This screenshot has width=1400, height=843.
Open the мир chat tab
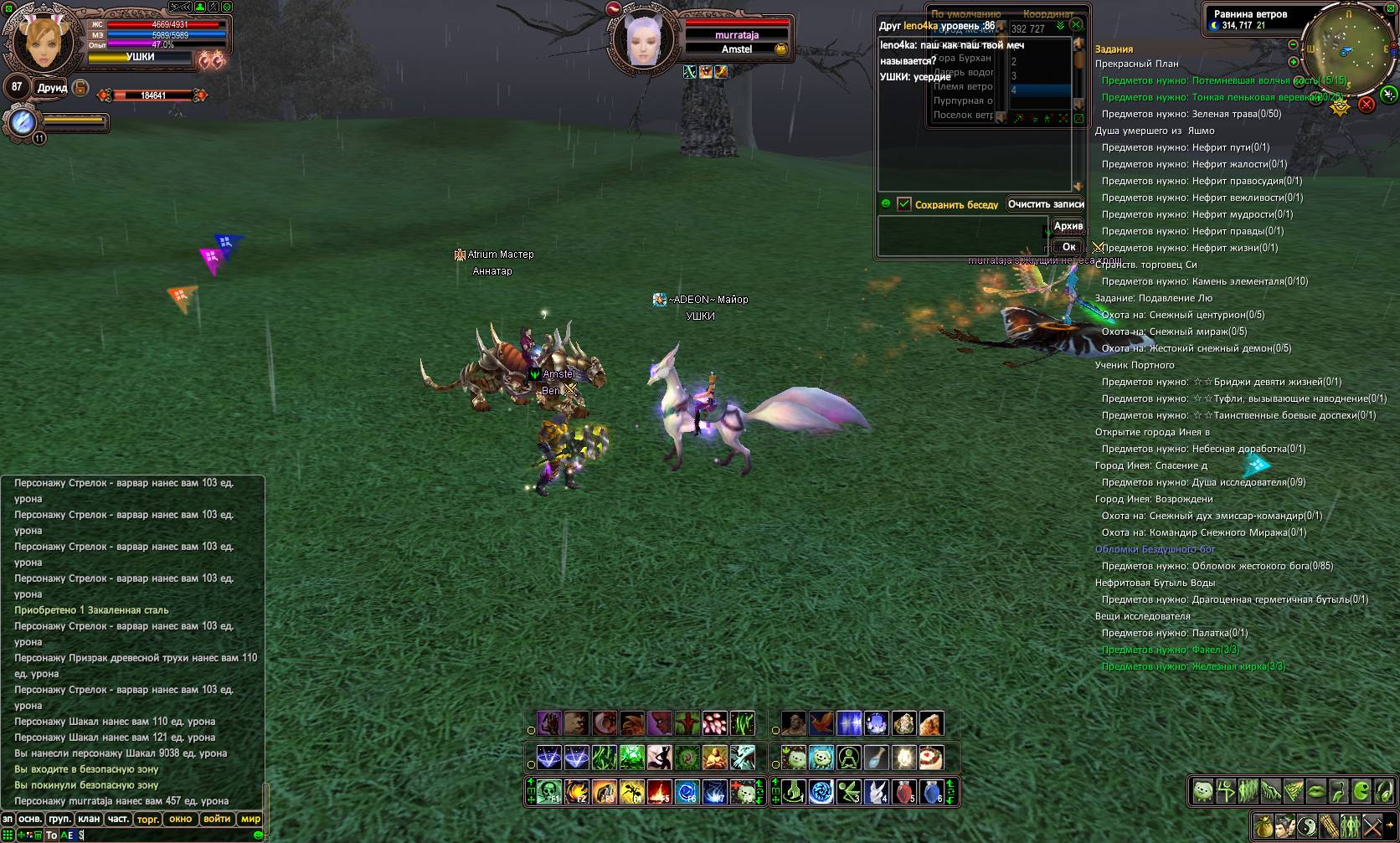[x=250, y=819]
